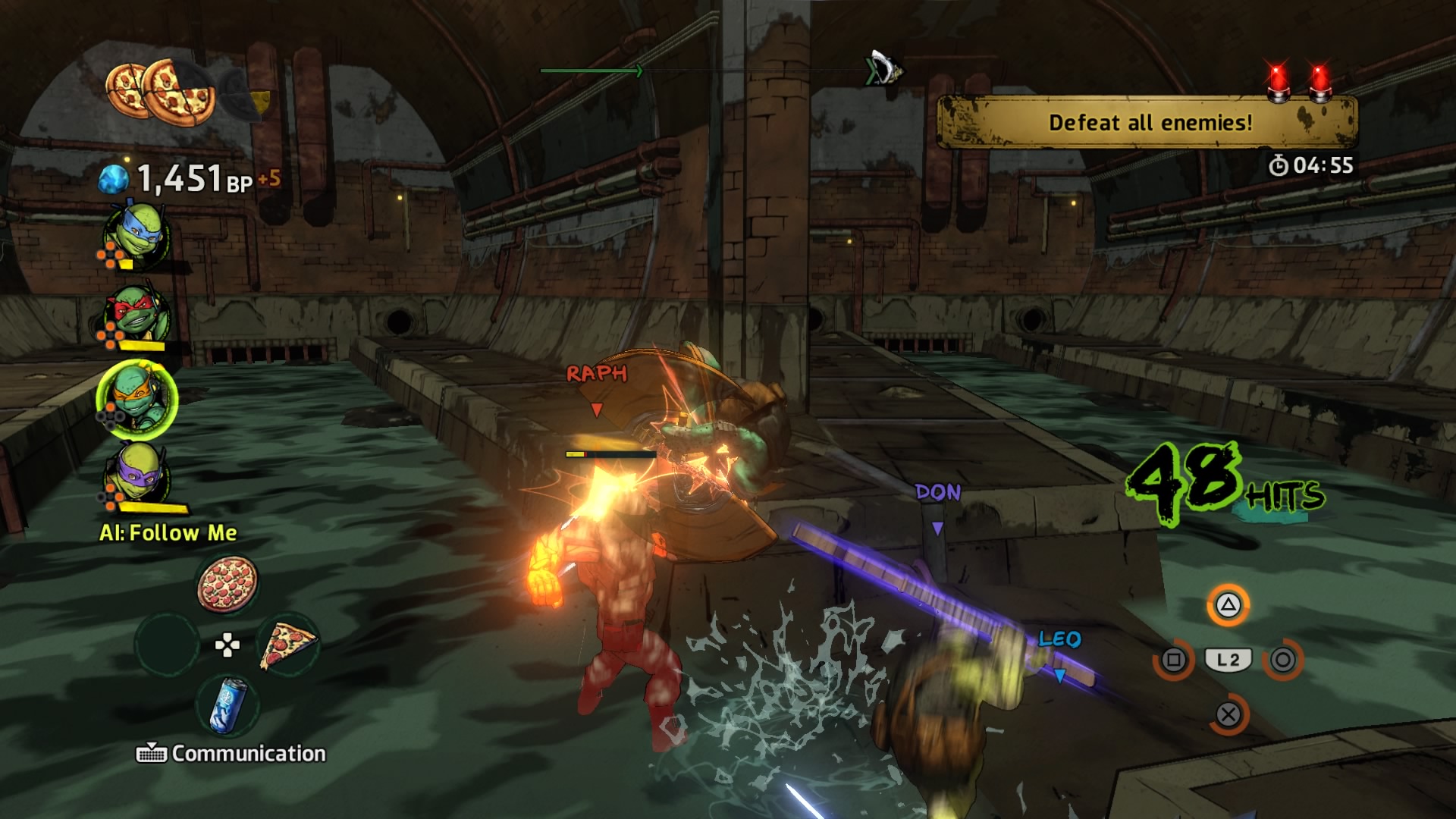Click the shark boss progress marker

click(884, 69)
